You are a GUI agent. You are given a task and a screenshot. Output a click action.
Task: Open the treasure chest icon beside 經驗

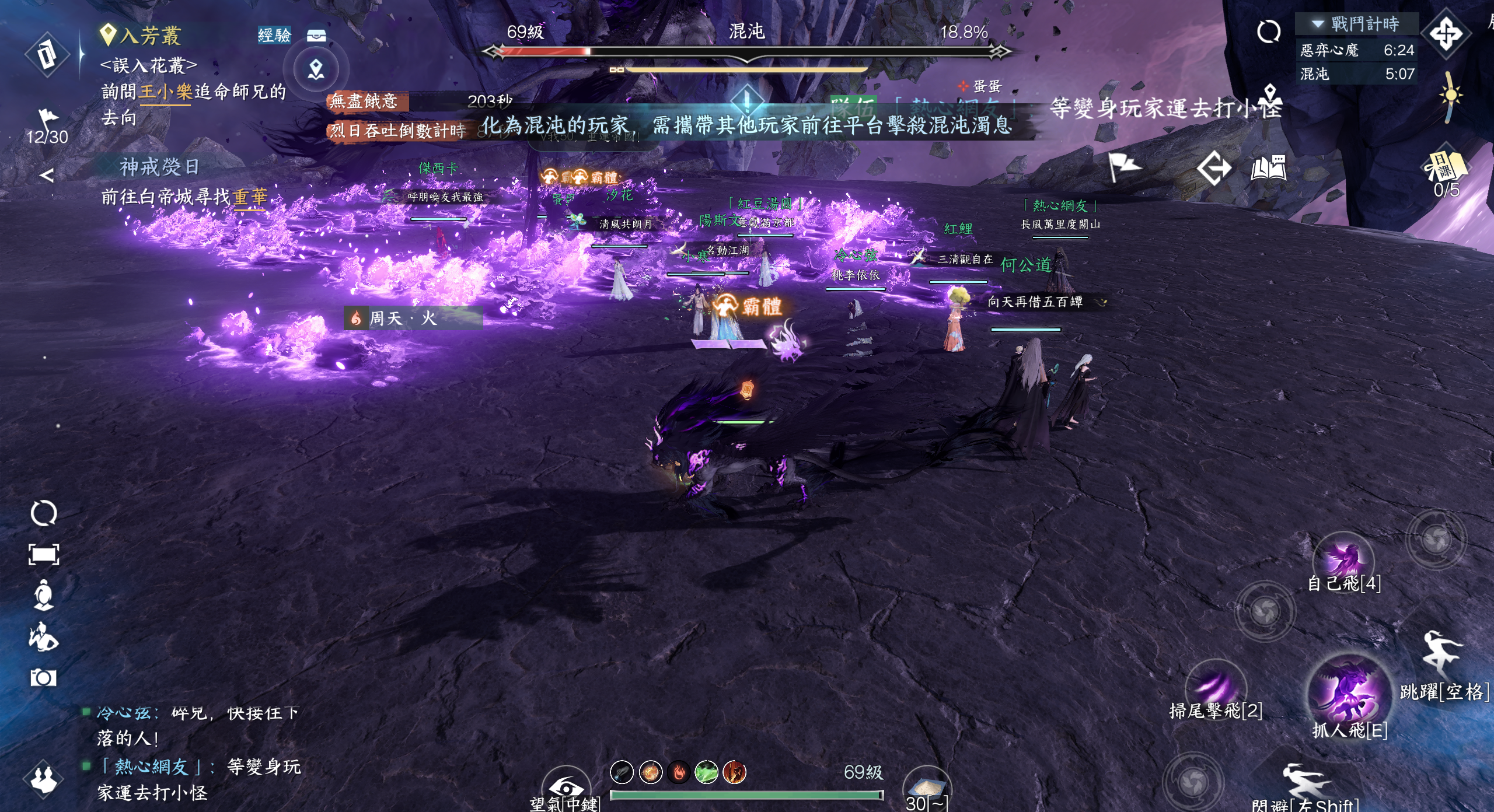pyautogui.click(x=316, y=36)
